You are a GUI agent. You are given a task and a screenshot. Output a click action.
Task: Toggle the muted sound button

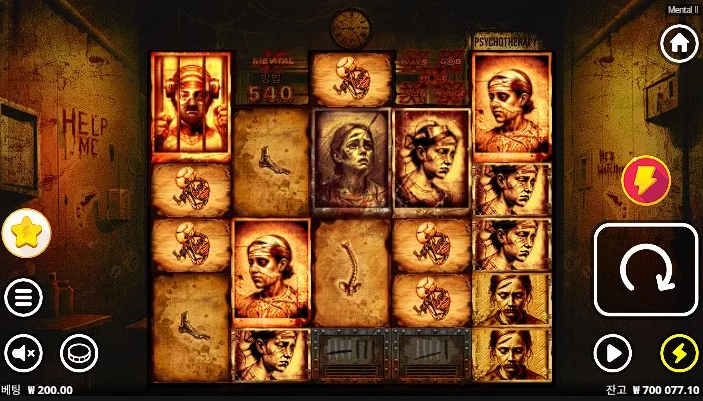pos(22,352)
